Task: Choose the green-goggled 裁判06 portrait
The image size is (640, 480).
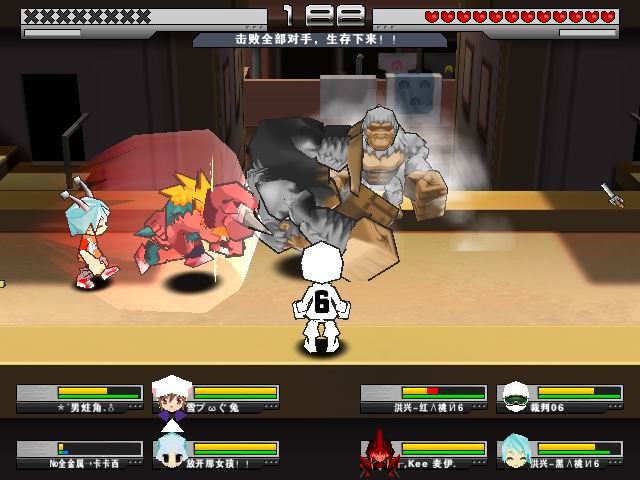Action: click(x=516, y=398)
